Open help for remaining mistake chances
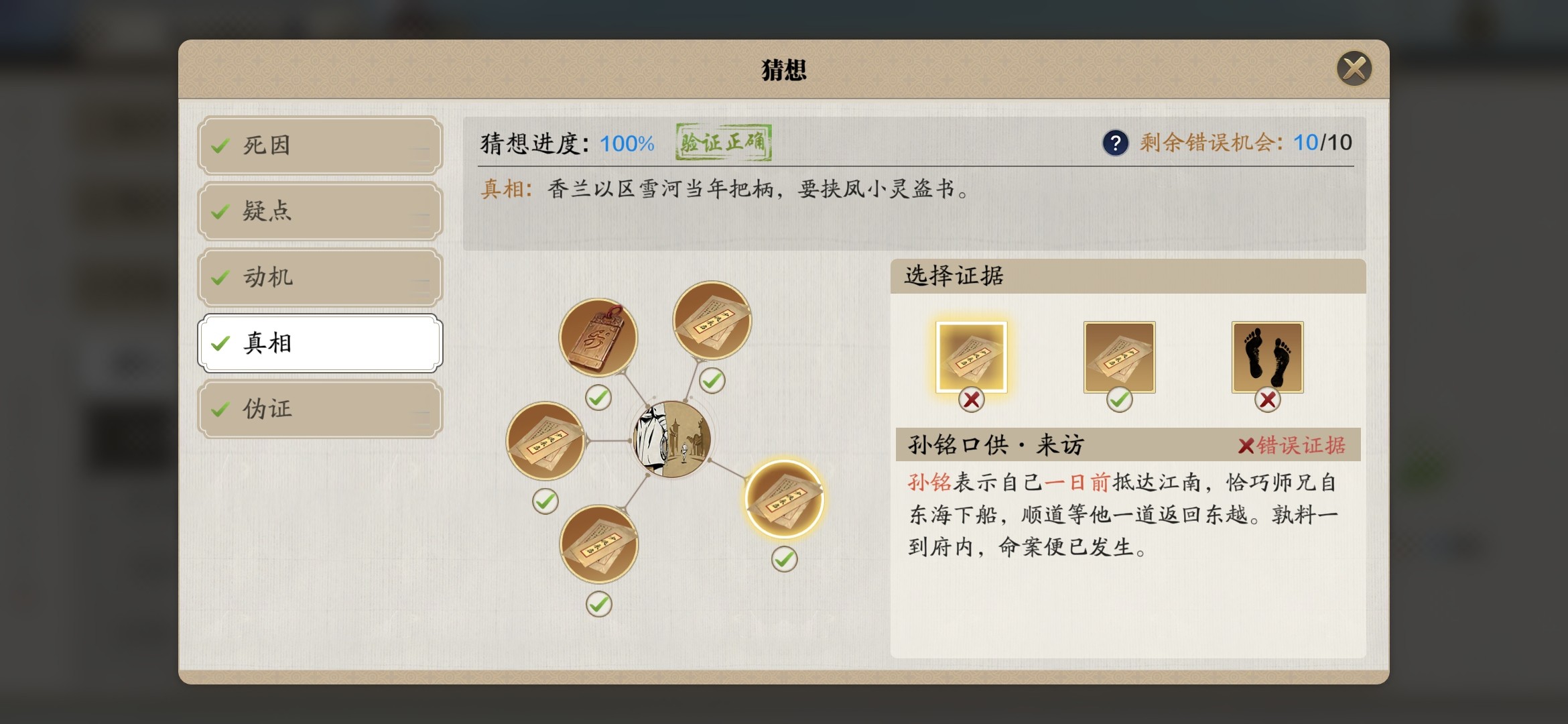Viewport: 1568px width, 724px height. click(x=1115, y=143)
